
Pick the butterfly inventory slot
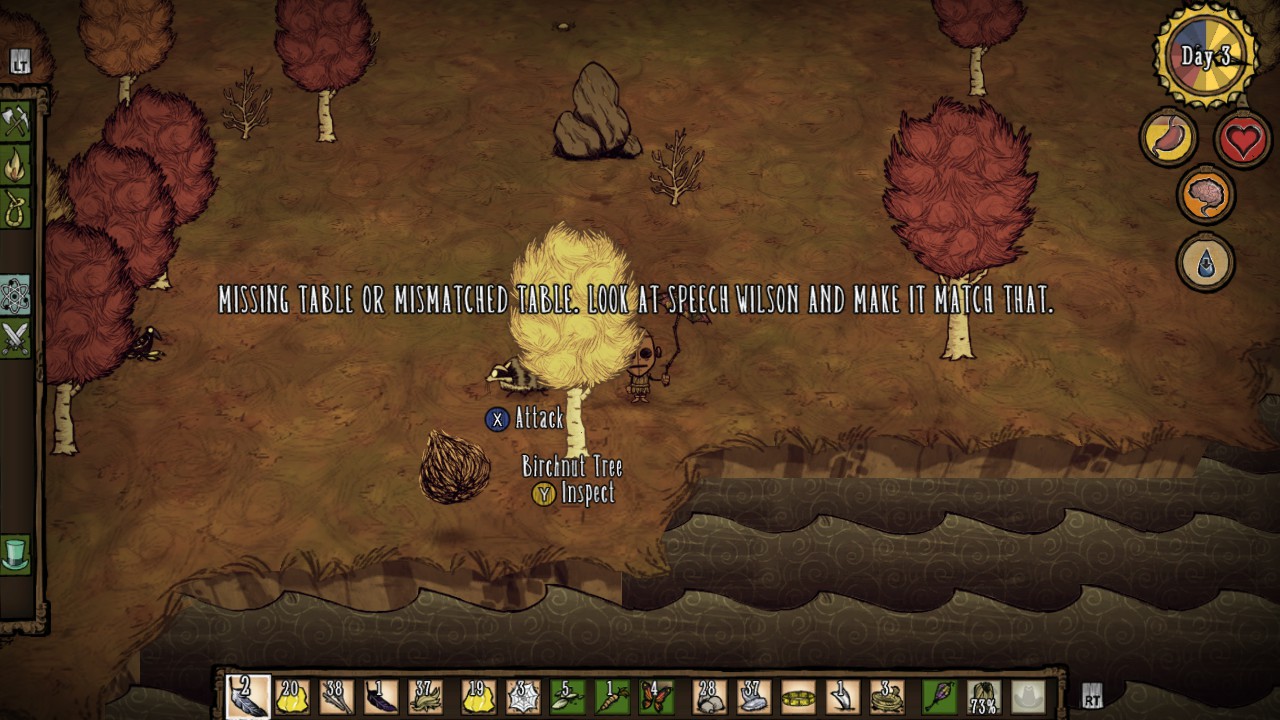coord(657,696)
